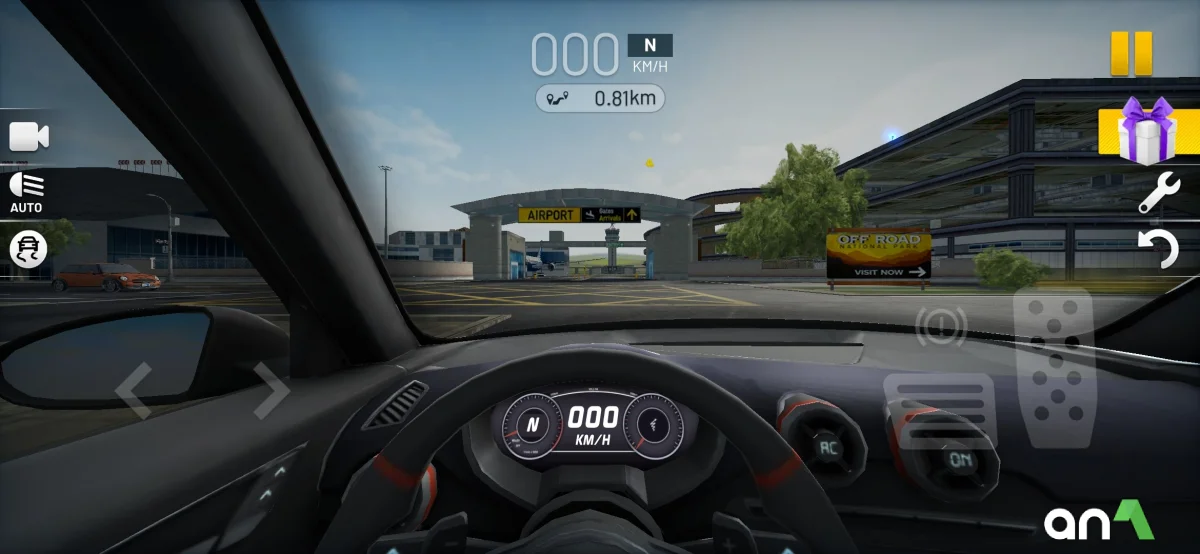Toggle the traction control icon
This screenshot has width=1200, height=554.
(x=28, y=248)
